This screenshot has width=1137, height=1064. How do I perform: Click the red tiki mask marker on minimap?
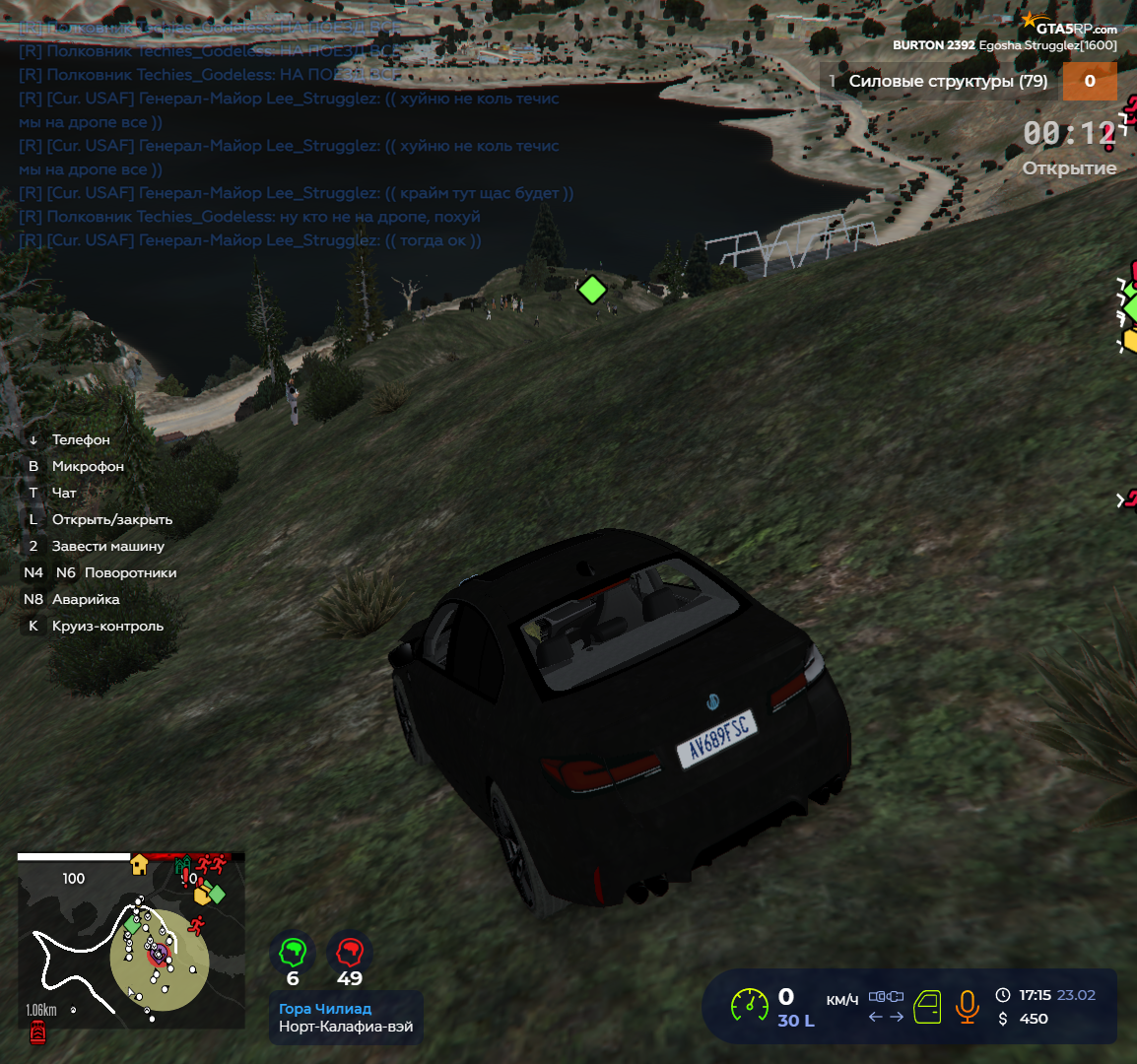(37, 1031)
